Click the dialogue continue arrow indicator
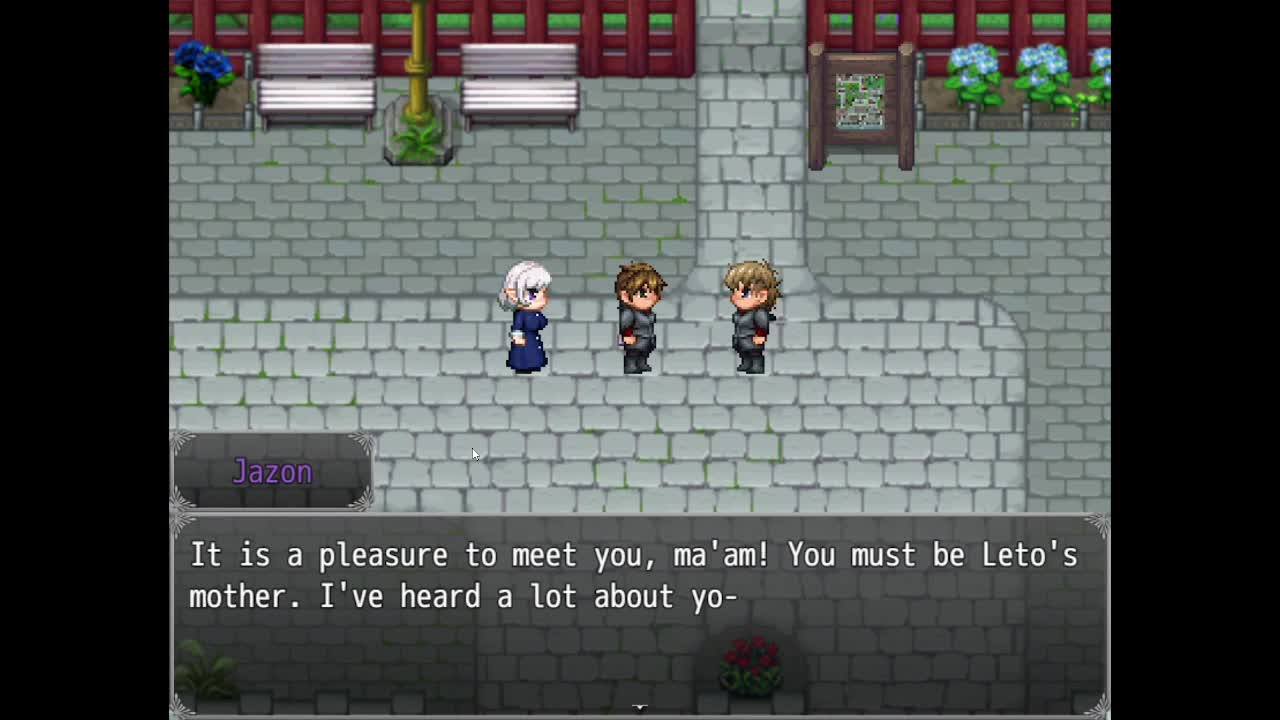The width and height of the screenshot is (1280, 720). 640,707
